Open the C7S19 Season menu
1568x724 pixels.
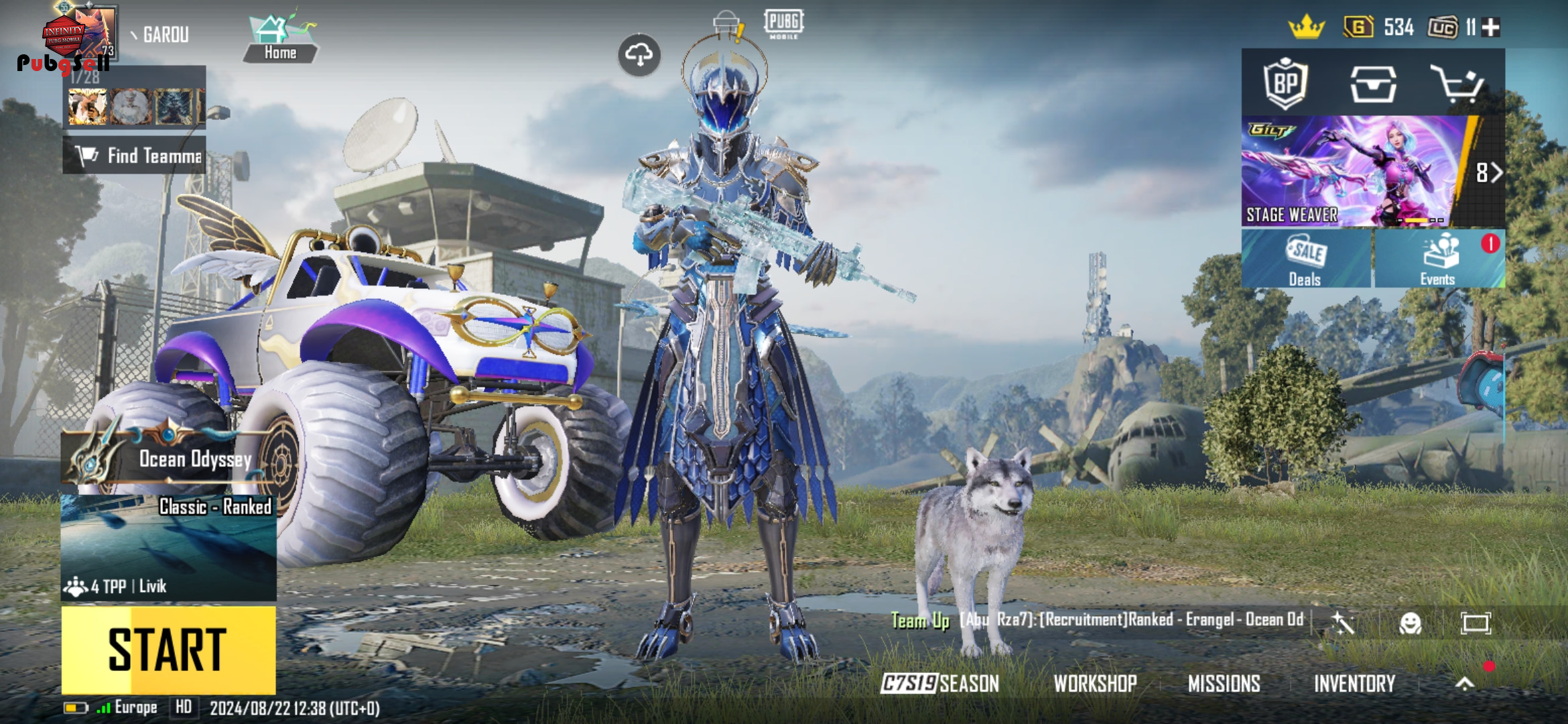[x=939, y=683]
